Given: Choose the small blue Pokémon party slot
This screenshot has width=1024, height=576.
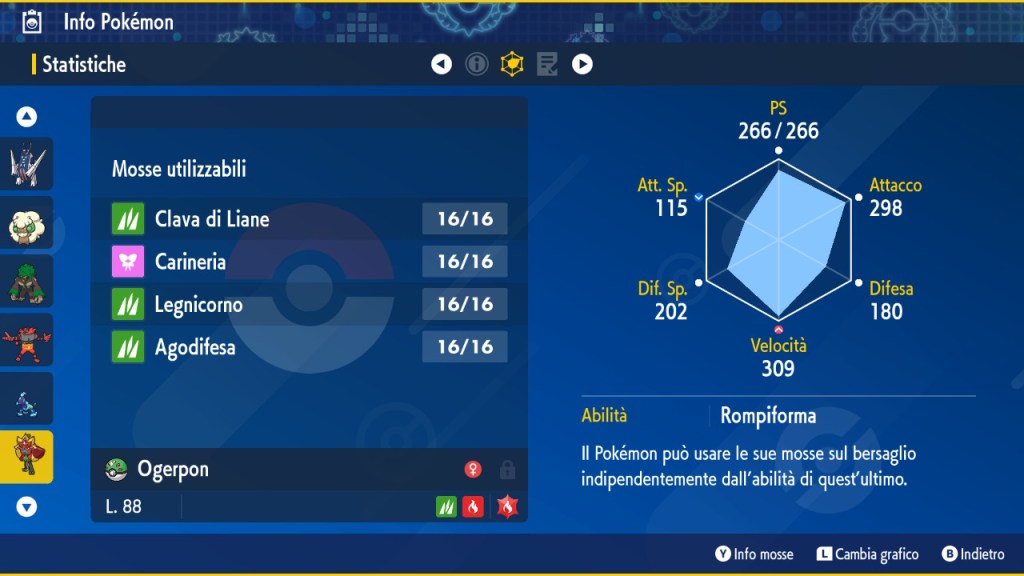Looking at the screenshot, I should pyautogui.click(x=27, y=400).
